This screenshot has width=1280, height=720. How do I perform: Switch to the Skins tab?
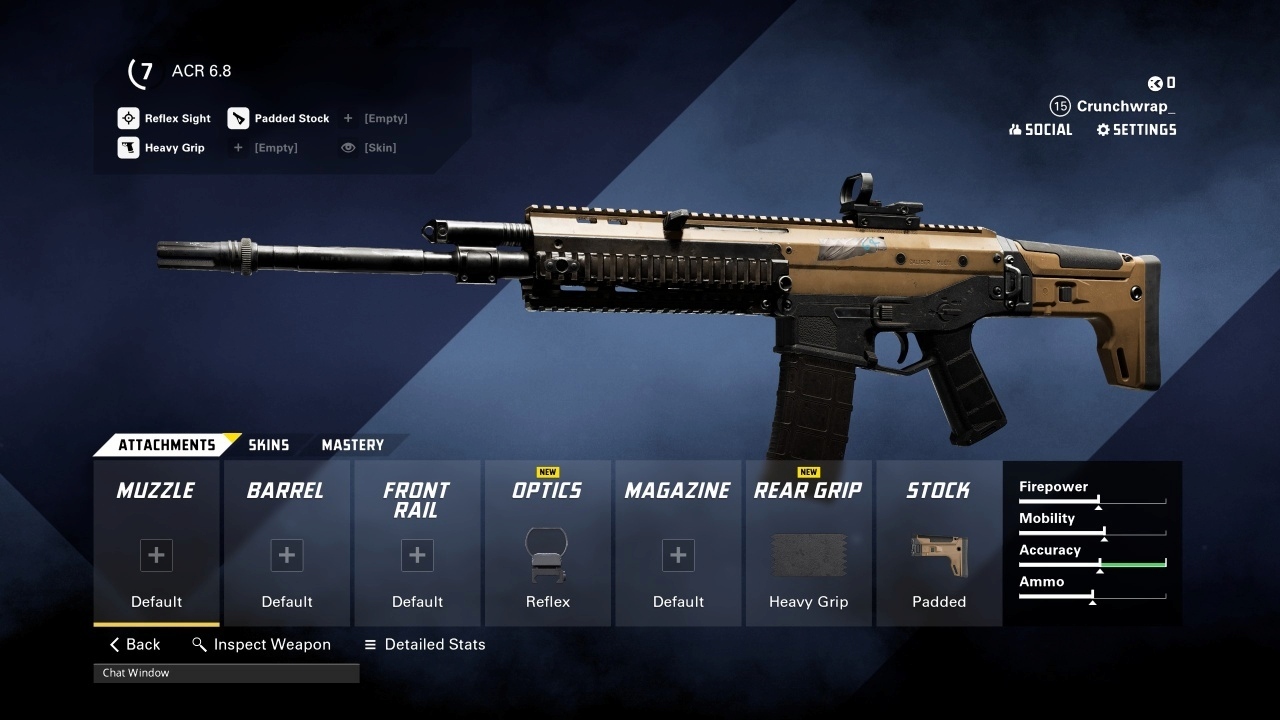pyautogui.click(x=268, y=445)
